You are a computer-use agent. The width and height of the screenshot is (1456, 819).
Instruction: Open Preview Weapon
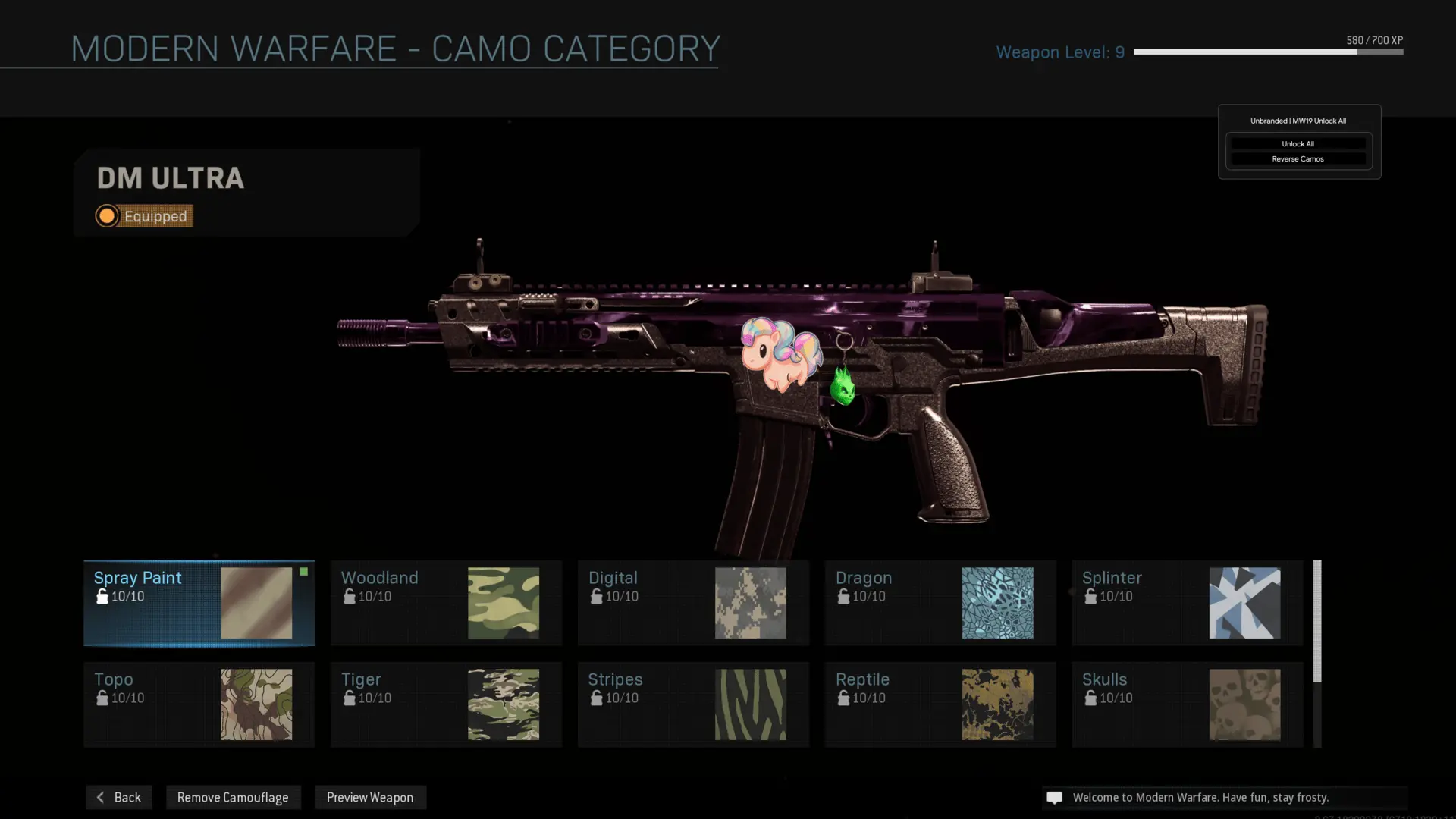pos(370,797)
